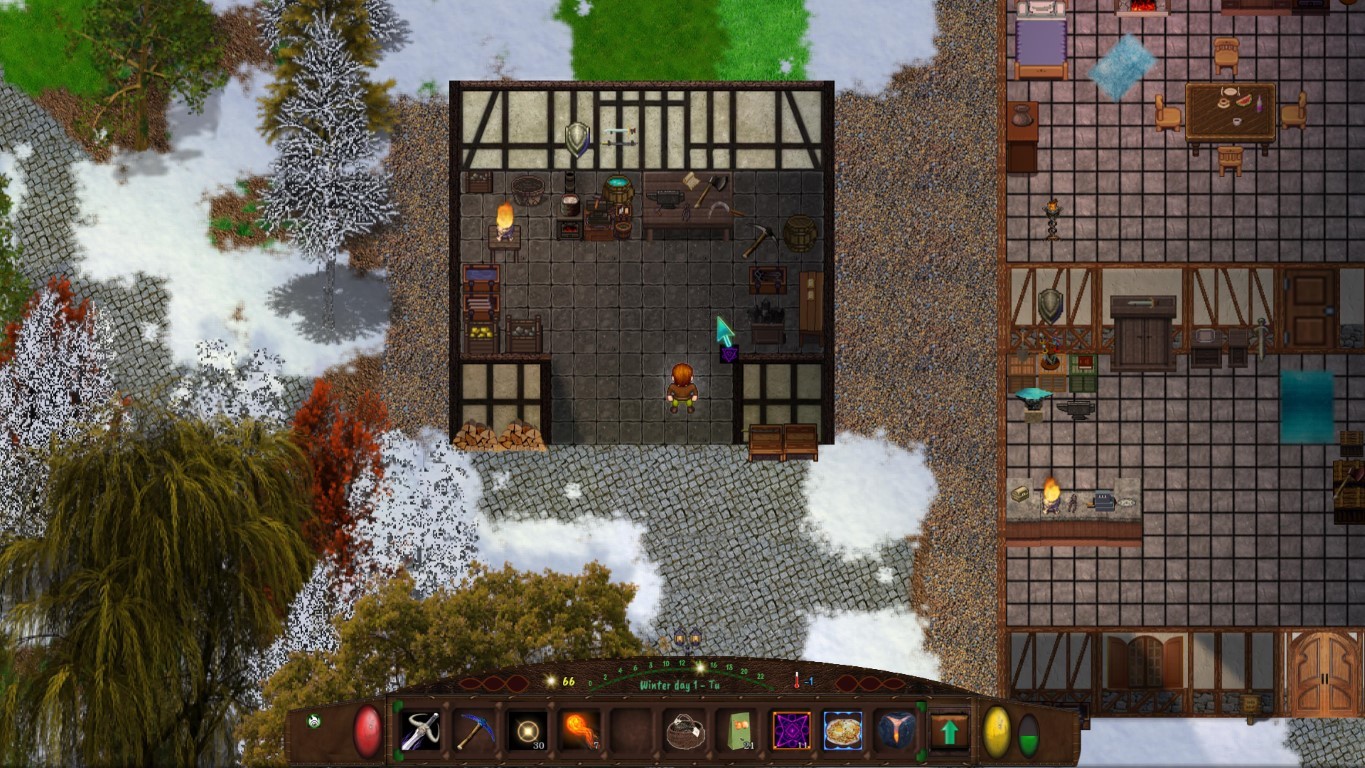1365x768 pixels.
Task: Activate the fireball spell slot
Action: pos(579,731)
